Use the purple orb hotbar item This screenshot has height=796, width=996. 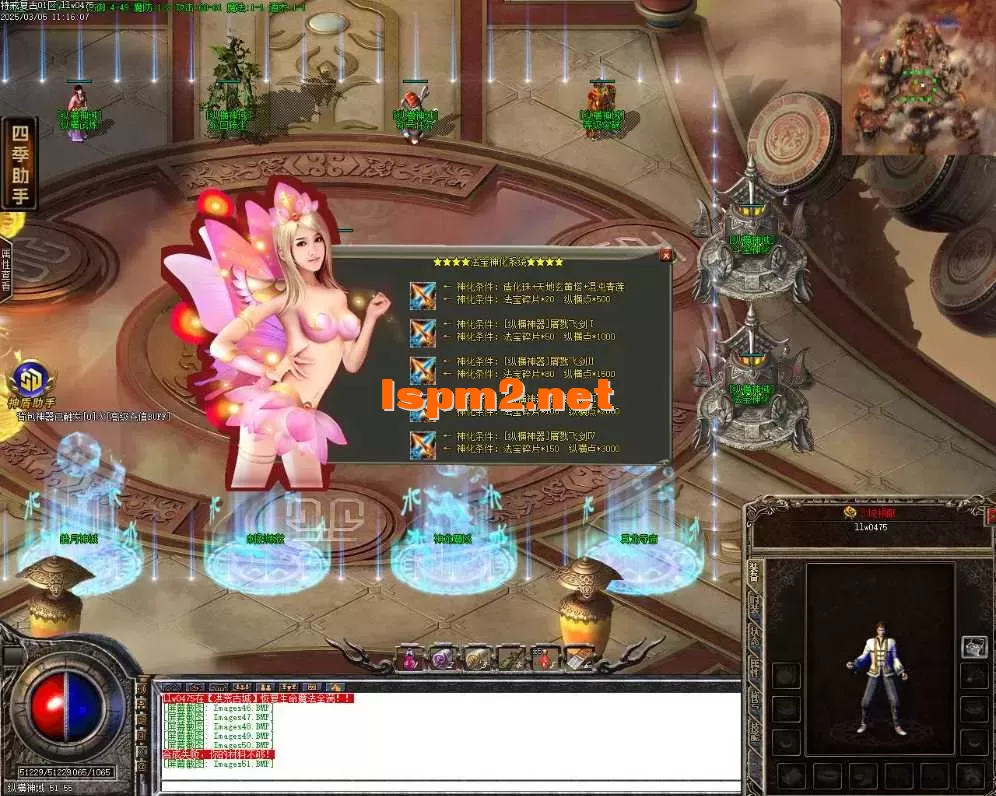[443, 658]
